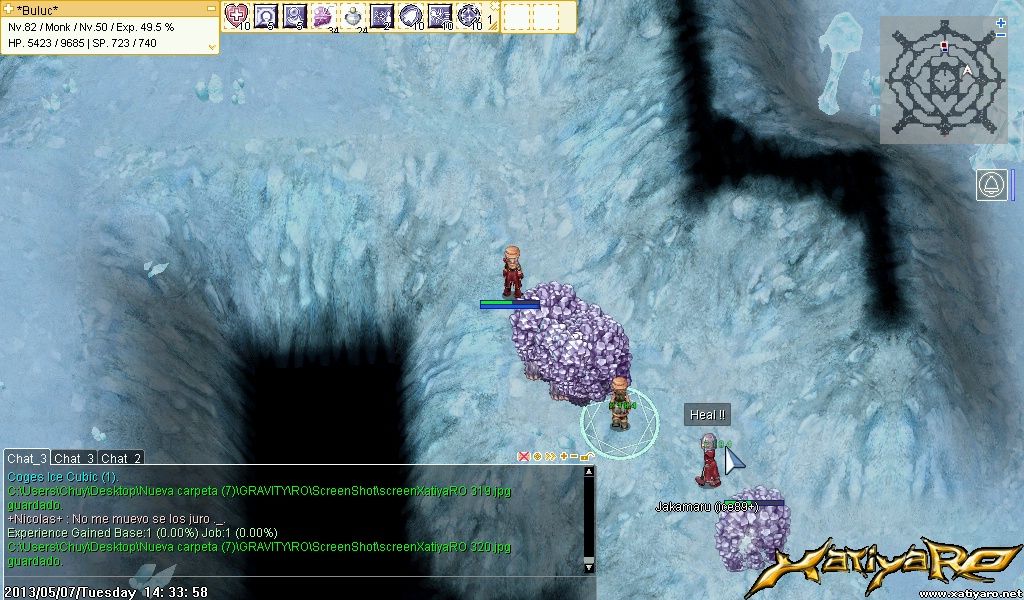Zoom in the minimap with plus
The height and width of the screenshot is (600, 1024).
pyautogui.click(x=1001, y=23)
